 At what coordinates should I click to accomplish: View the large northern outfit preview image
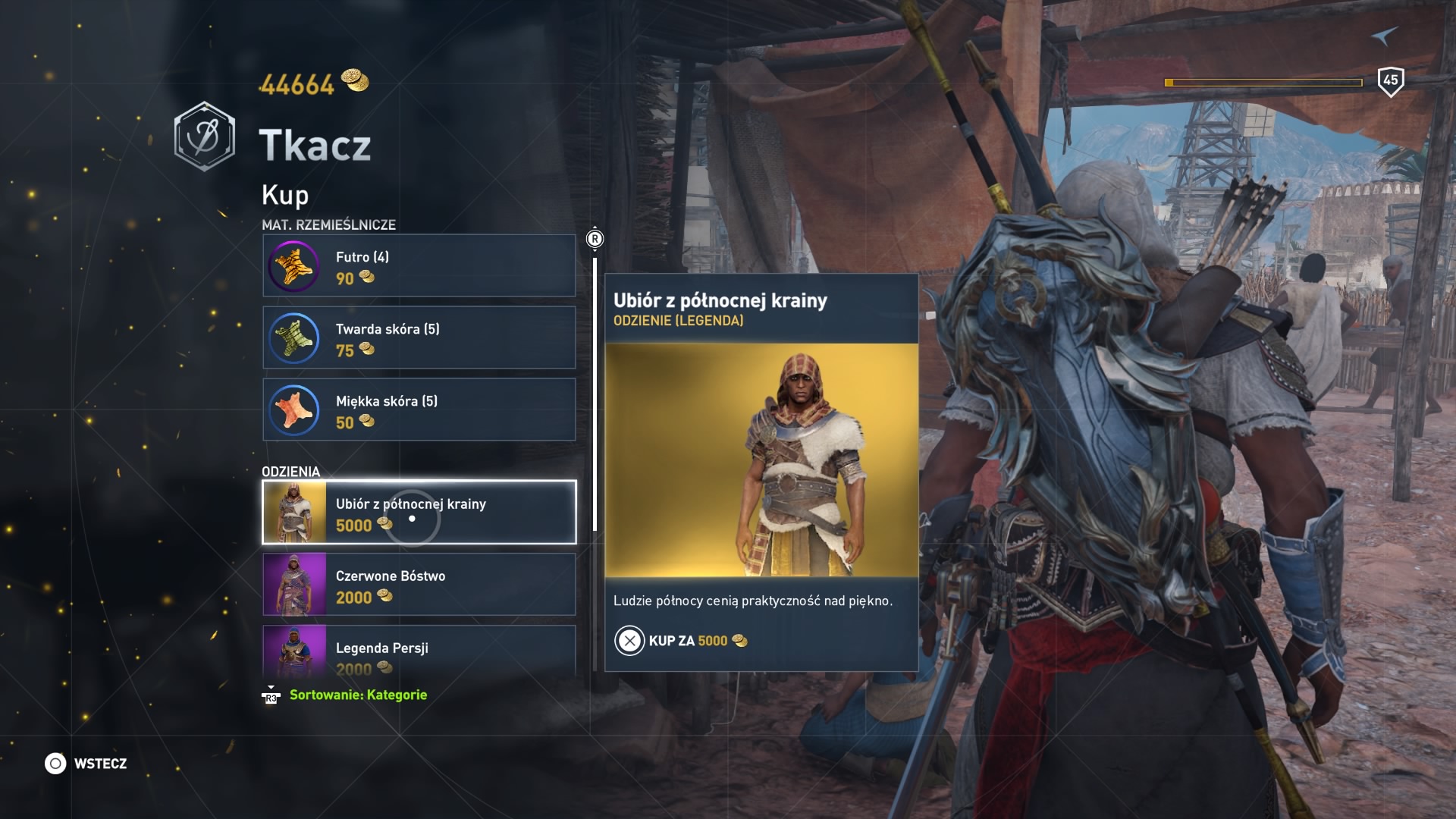click(x=761, y=460)
